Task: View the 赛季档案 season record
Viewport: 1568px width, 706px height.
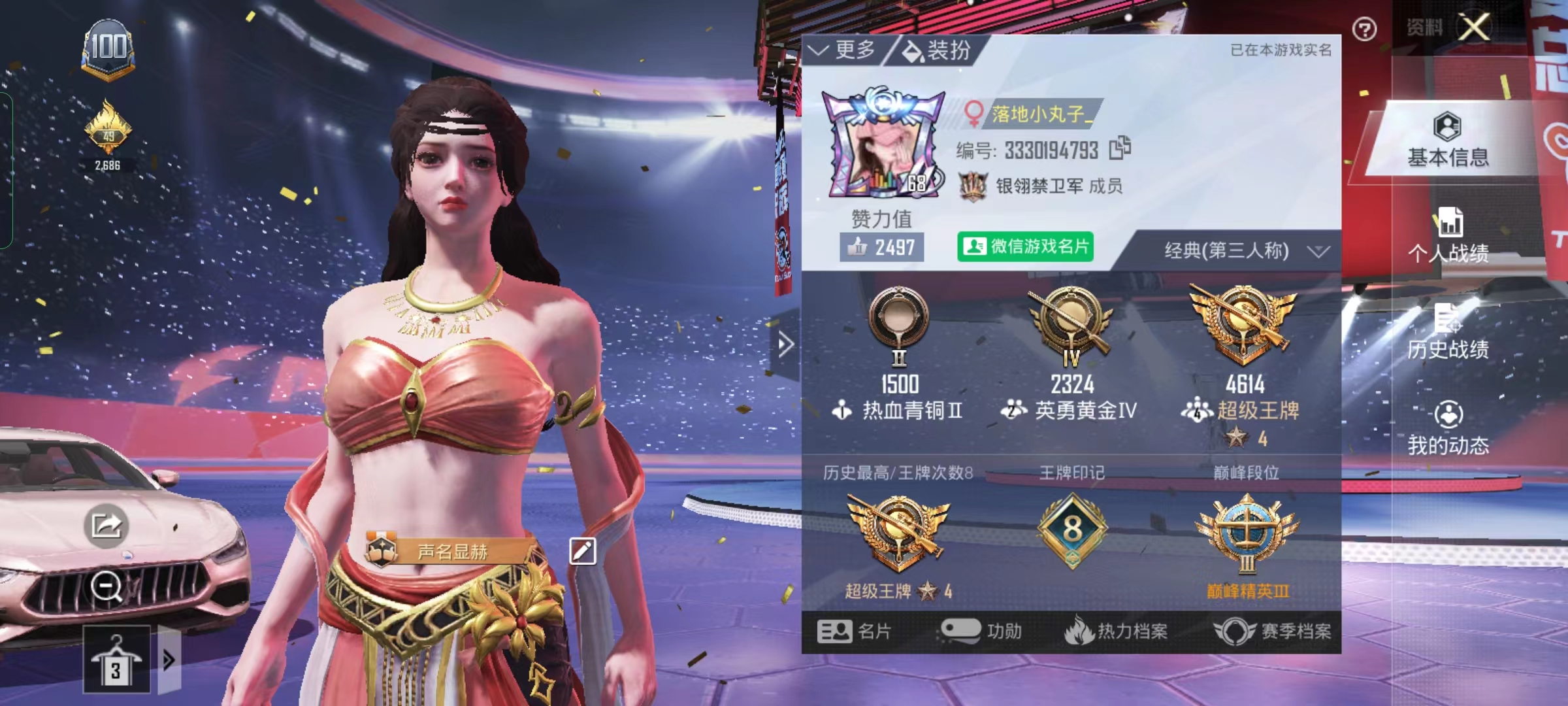Action: [x=1273, y=631]
